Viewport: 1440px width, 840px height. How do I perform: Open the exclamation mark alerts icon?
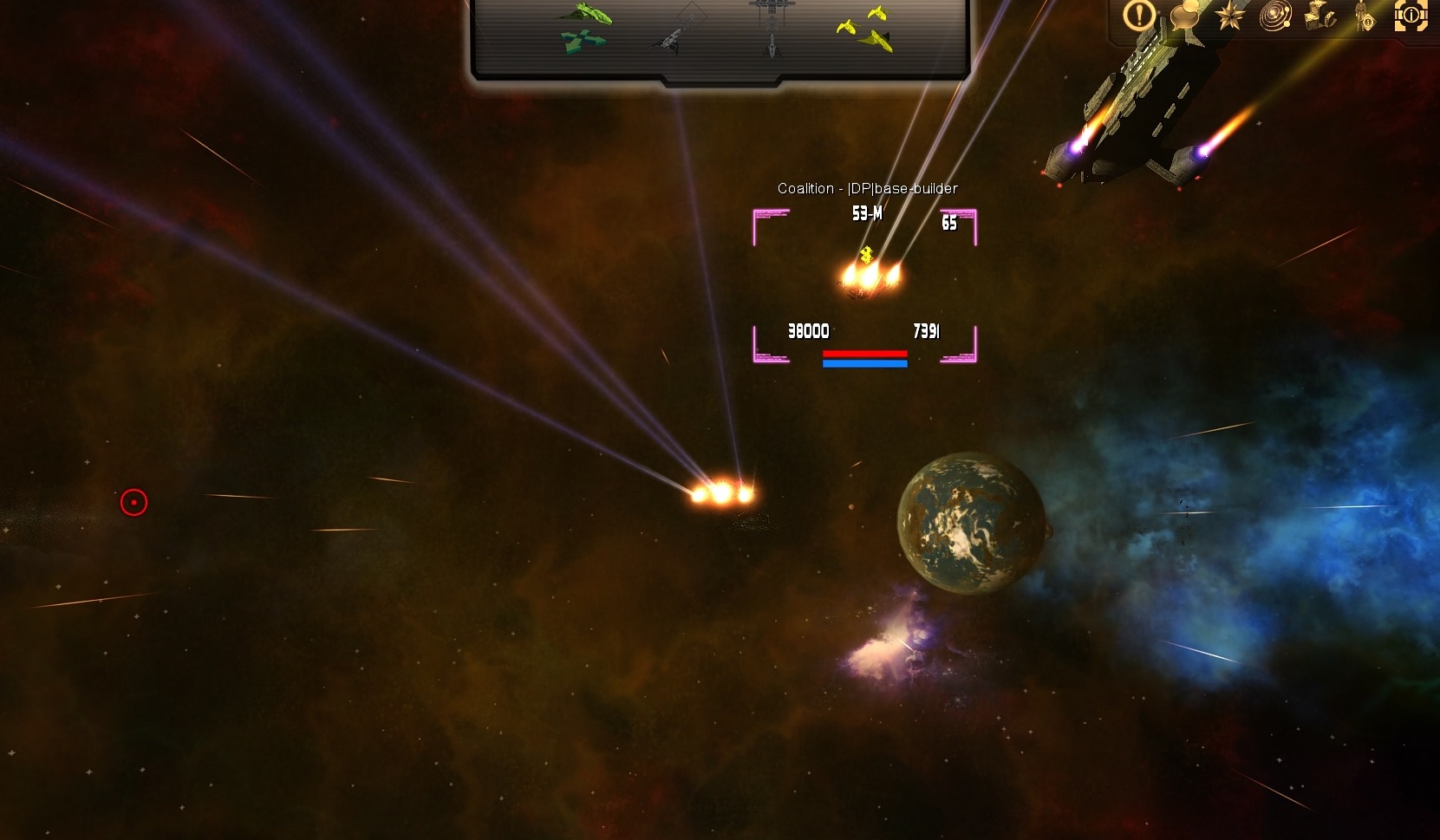tap(1139, 15)
